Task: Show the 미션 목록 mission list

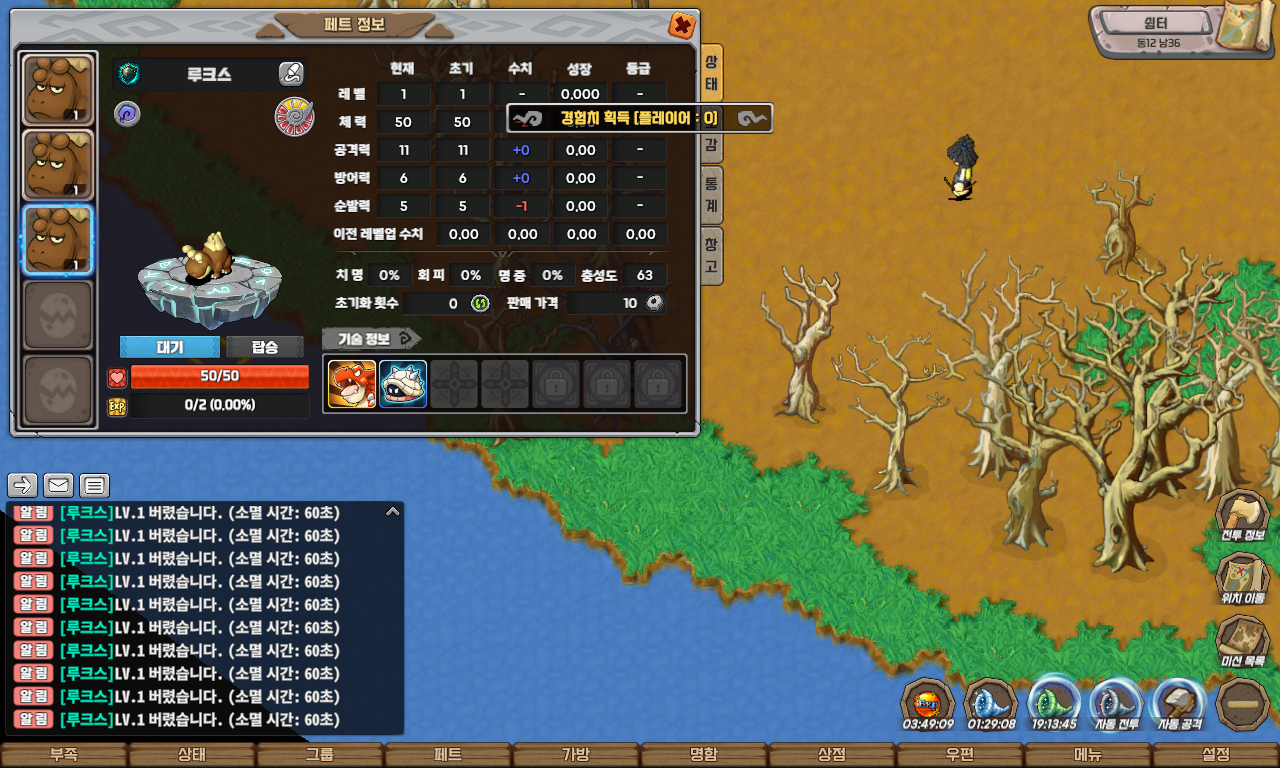Action: click(x=1242, y=642)
